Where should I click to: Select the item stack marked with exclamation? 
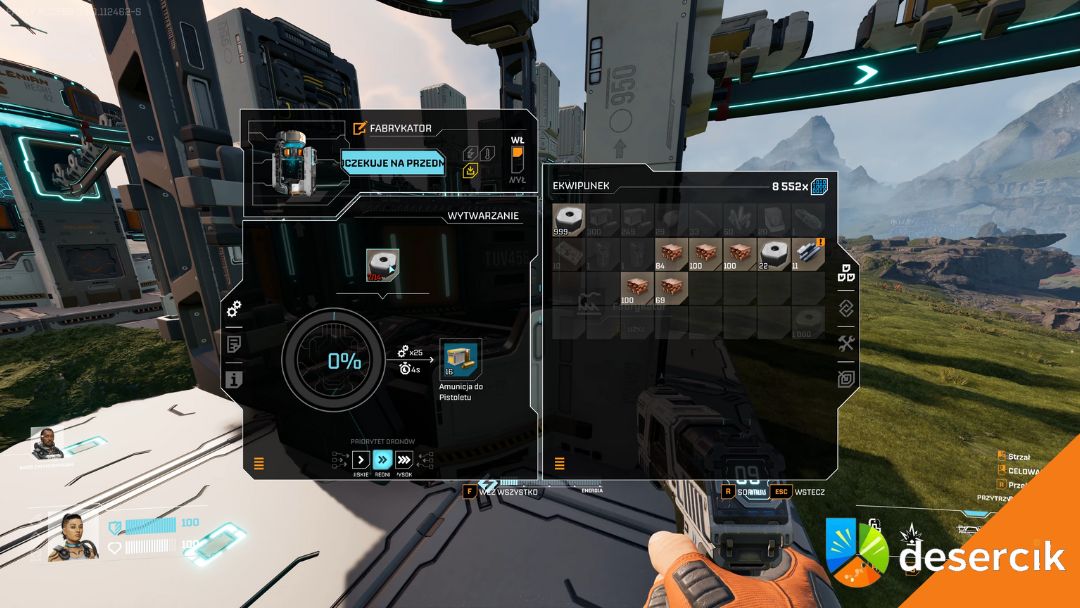click(807, 254)
